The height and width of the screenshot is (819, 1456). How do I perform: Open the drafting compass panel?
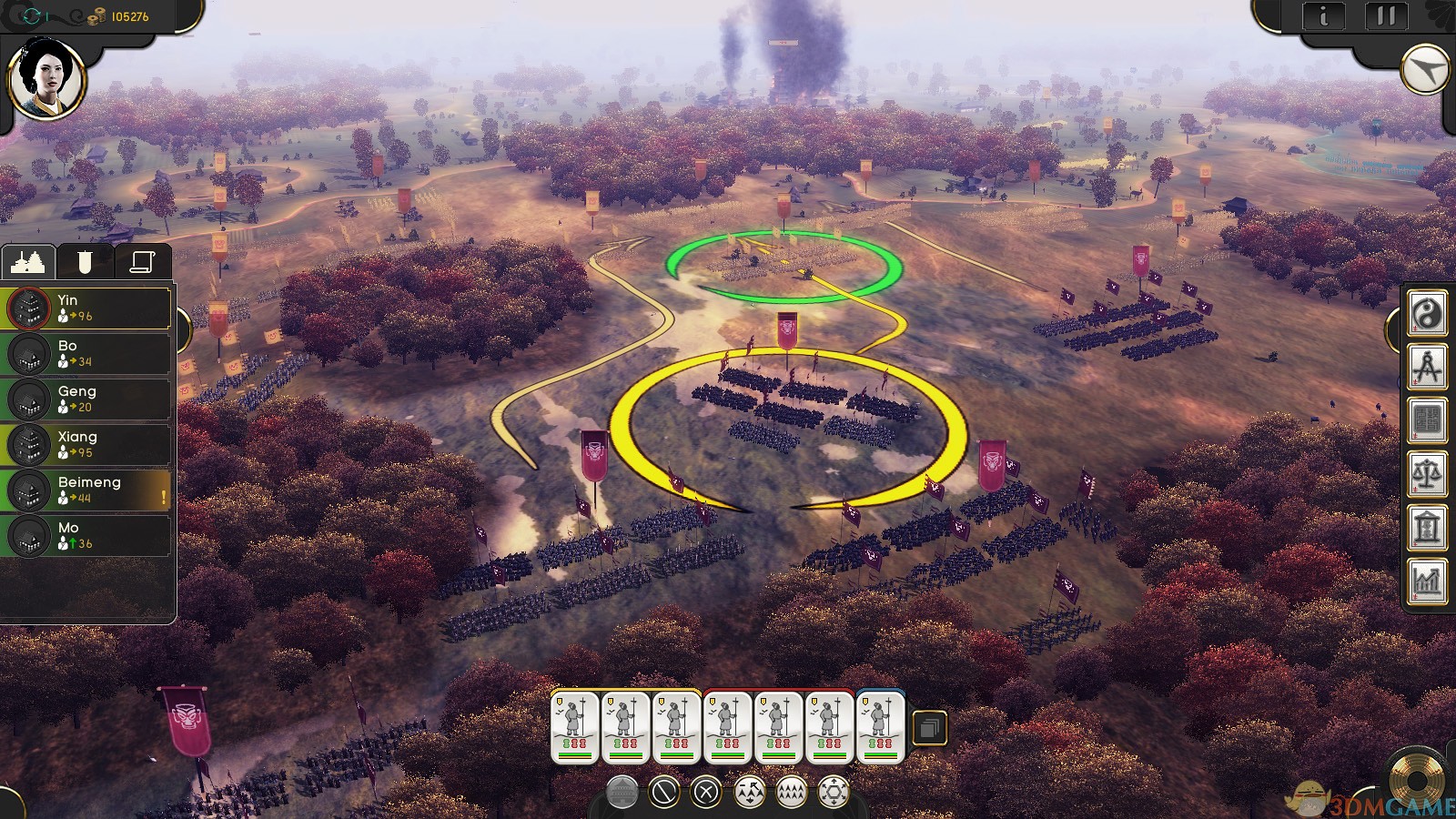1427,367
